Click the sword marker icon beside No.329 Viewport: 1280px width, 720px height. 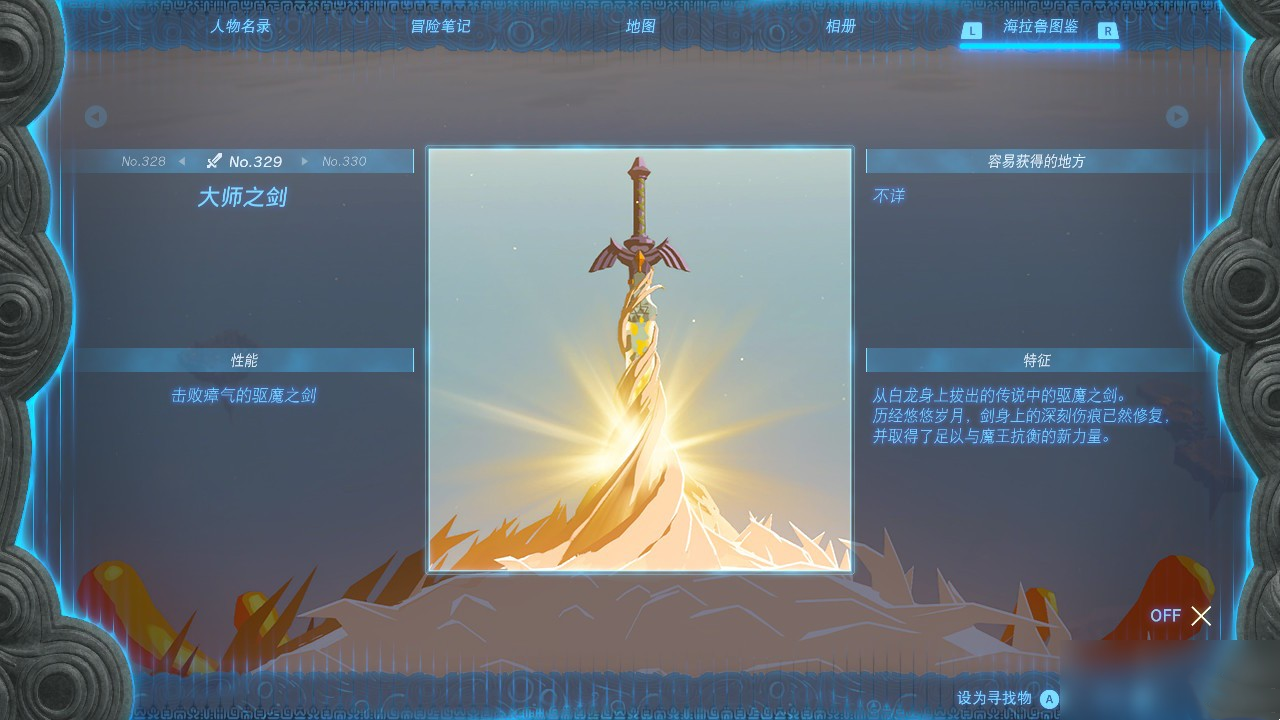[x=213, y=160]
